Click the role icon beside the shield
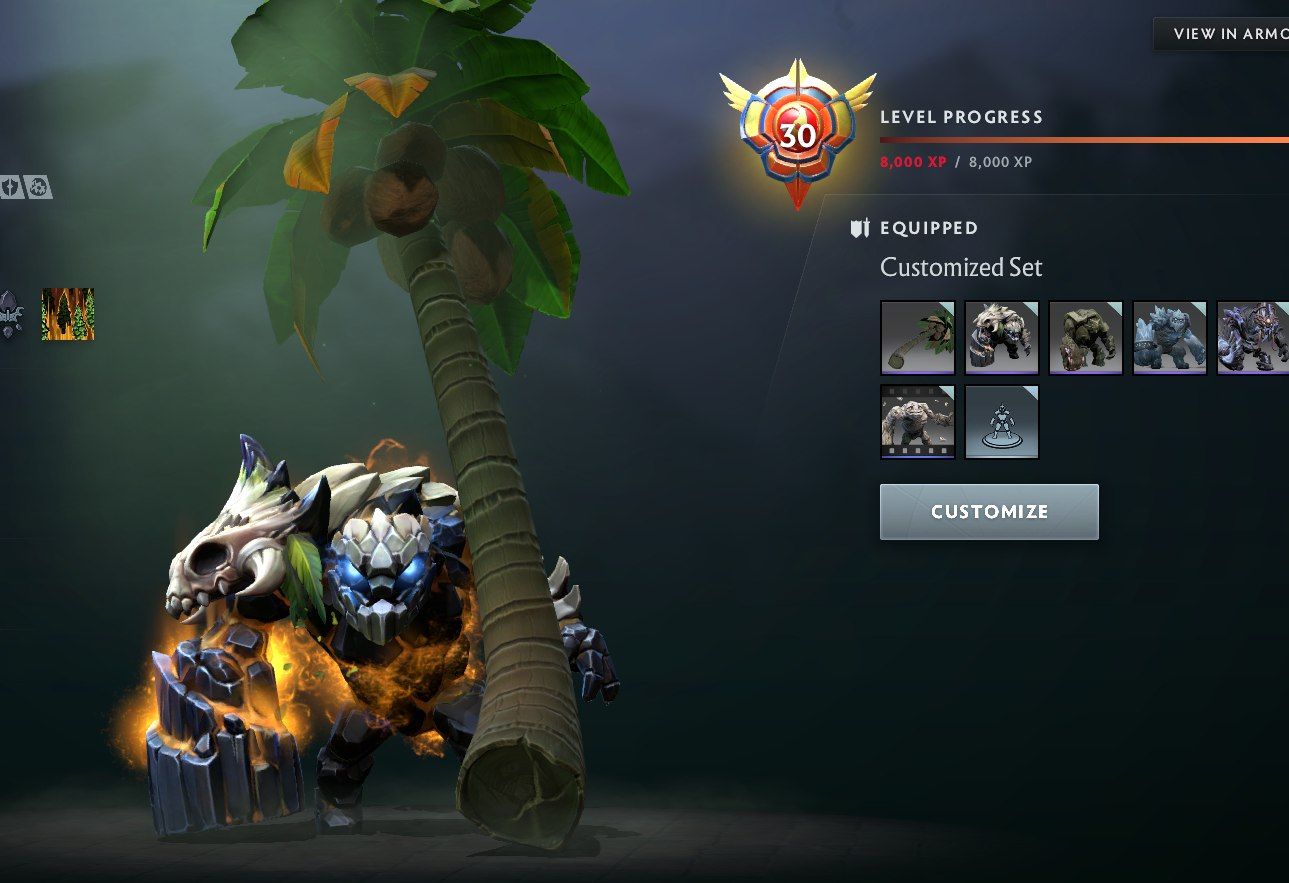Image resolution: width=1289 pixels, height=883 pixels. click(39, 187)
